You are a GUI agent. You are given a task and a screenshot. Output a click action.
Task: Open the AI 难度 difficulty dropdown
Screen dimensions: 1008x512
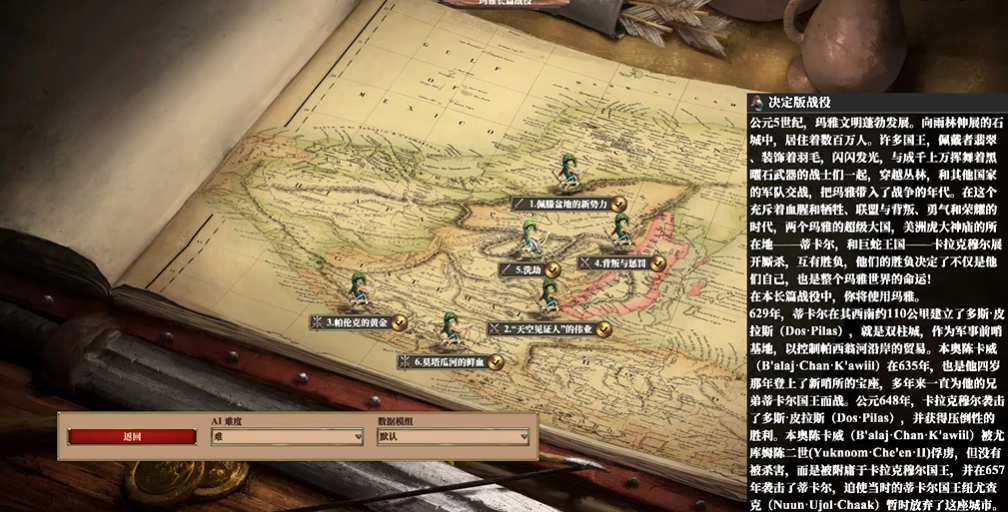tap(286, 437)
